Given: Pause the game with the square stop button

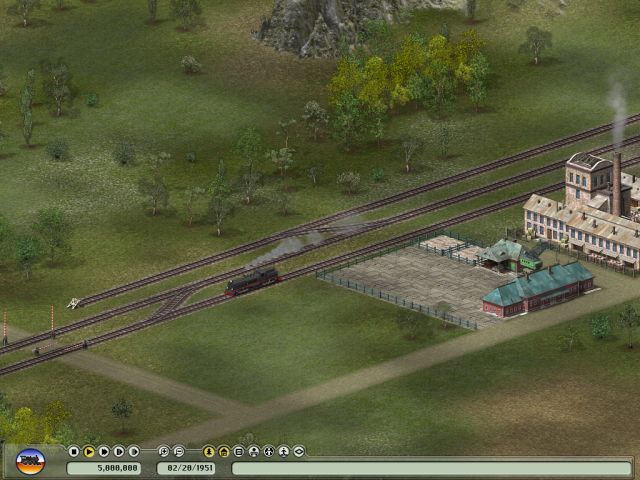Looking at the screenshot, I should [73, 452].
